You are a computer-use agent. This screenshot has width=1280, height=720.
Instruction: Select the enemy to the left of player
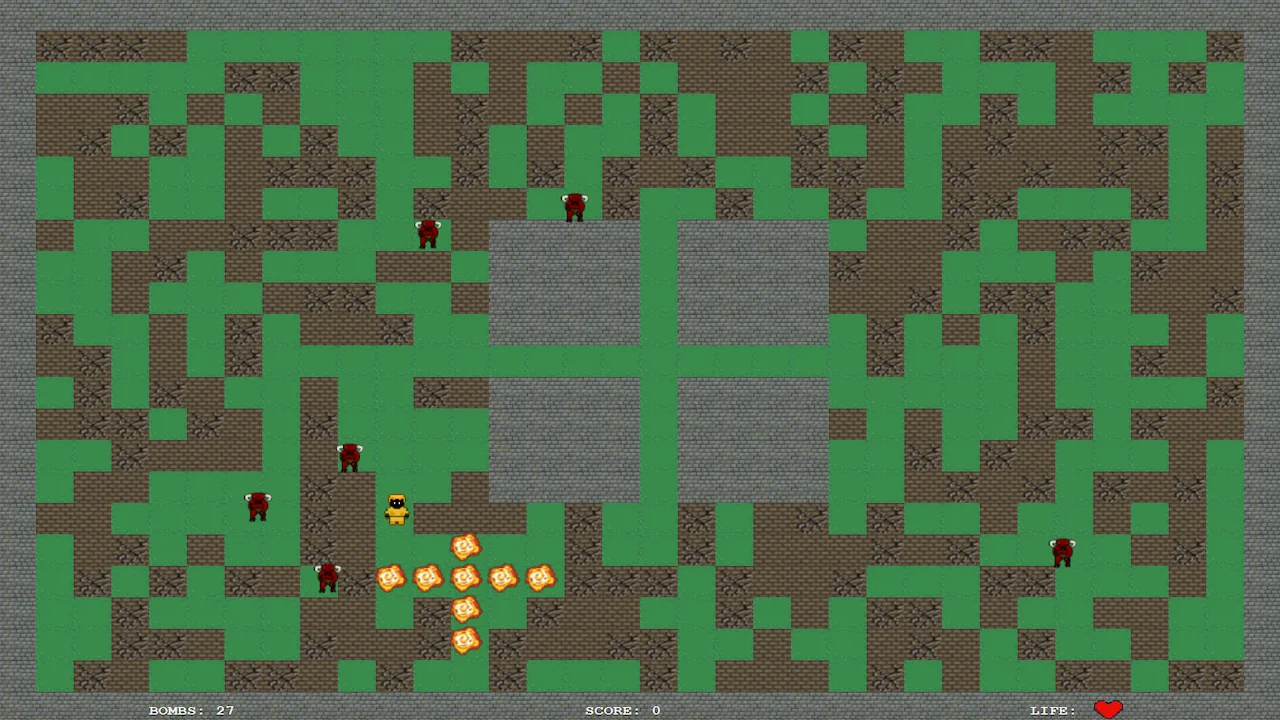[258, 505]
